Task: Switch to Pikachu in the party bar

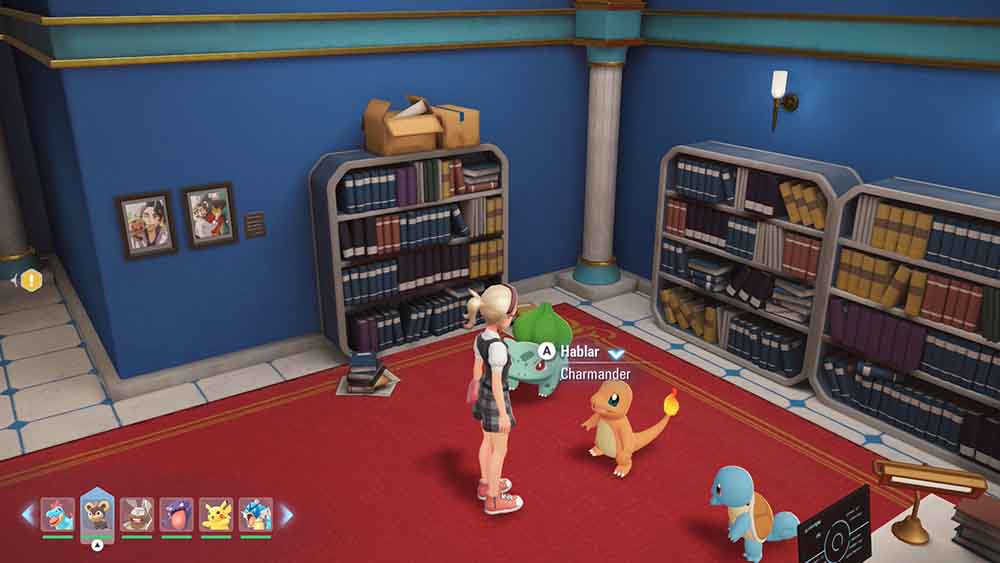Action: click(x=216, y=514)
